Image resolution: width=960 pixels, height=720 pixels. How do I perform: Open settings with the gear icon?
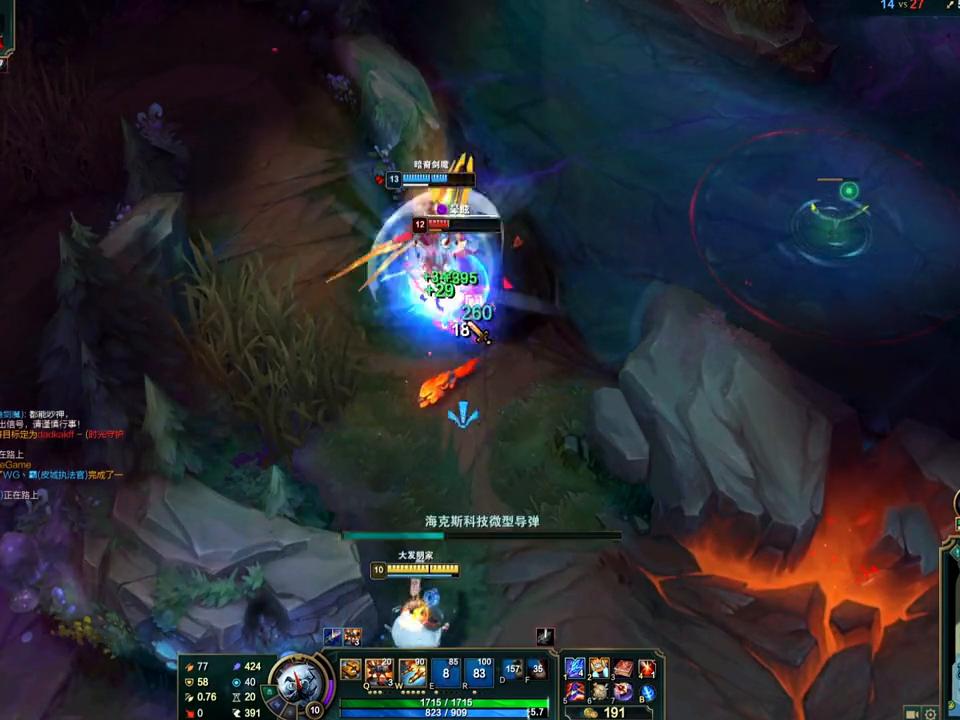point(931,713)
